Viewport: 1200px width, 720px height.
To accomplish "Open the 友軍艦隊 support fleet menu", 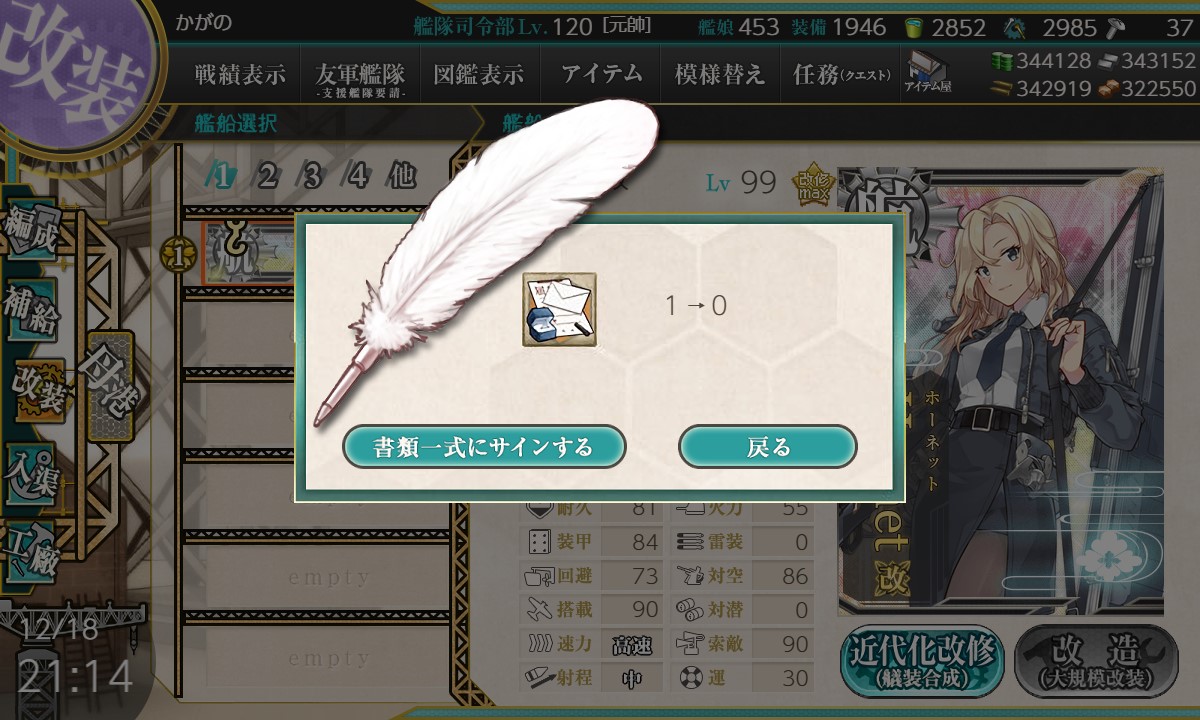I will click(x=360, y=76).
